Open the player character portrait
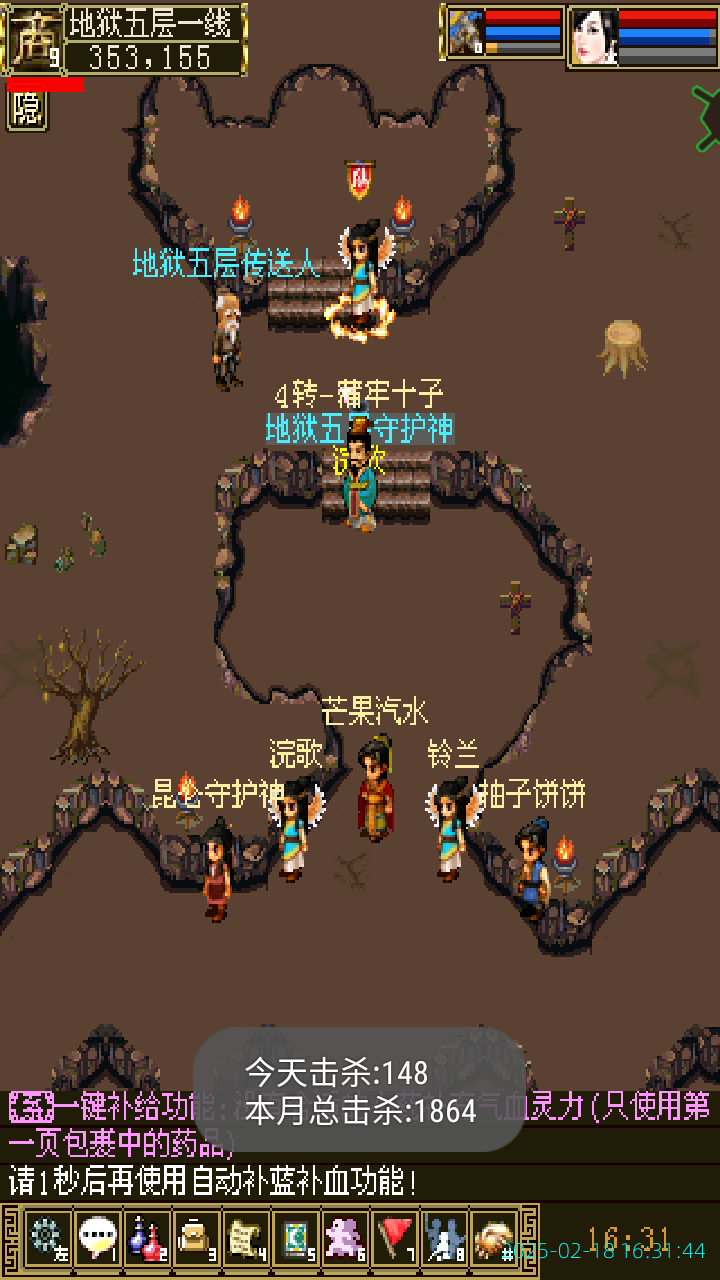 594,36
